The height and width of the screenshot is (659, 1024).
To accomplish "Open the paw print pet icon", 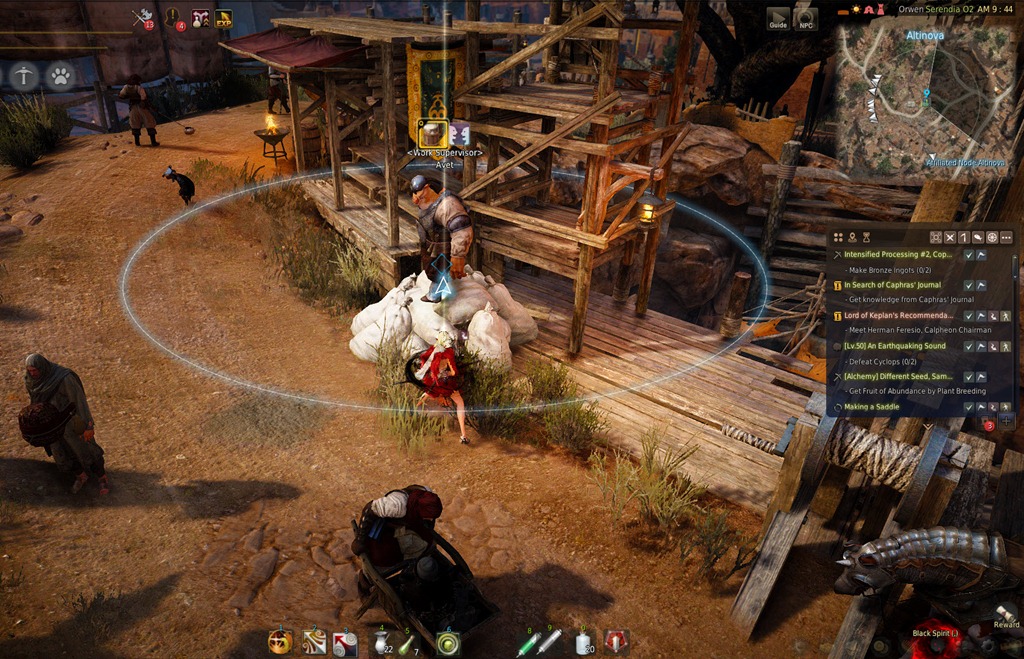I will pyautogui.click(x=60, y=75).
